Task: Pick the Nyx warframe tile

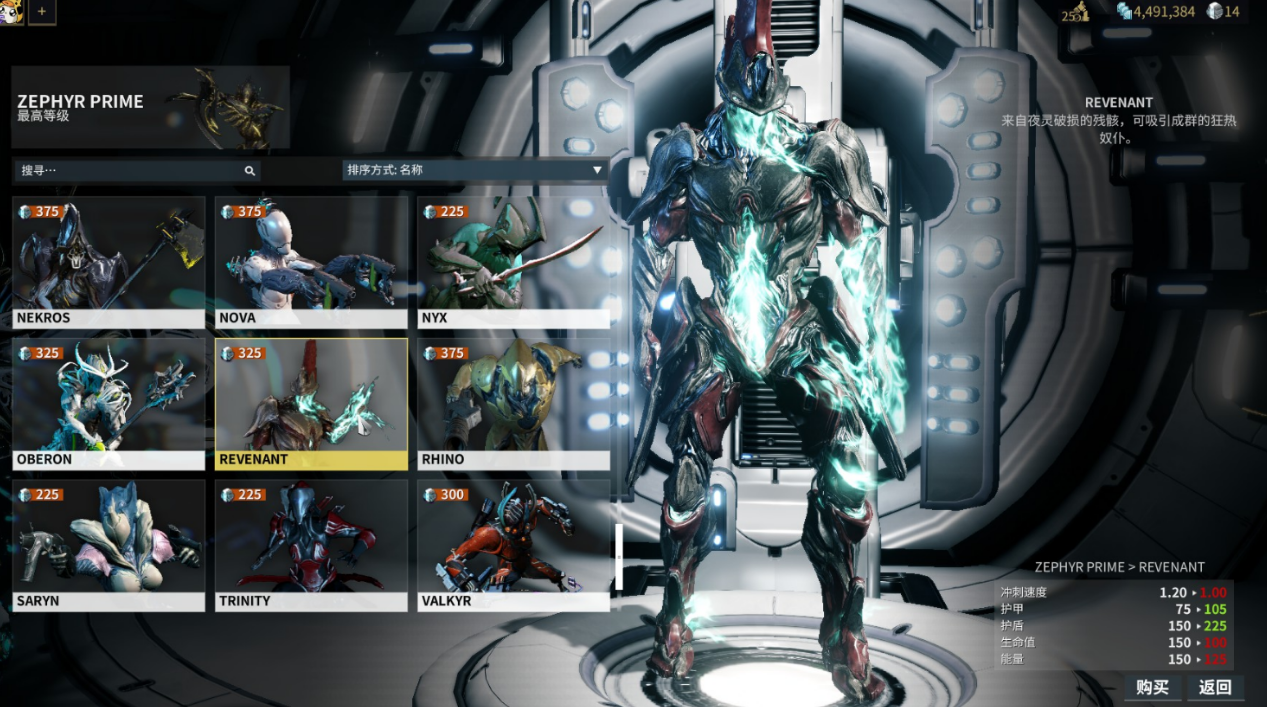Action: click(513, 262)
